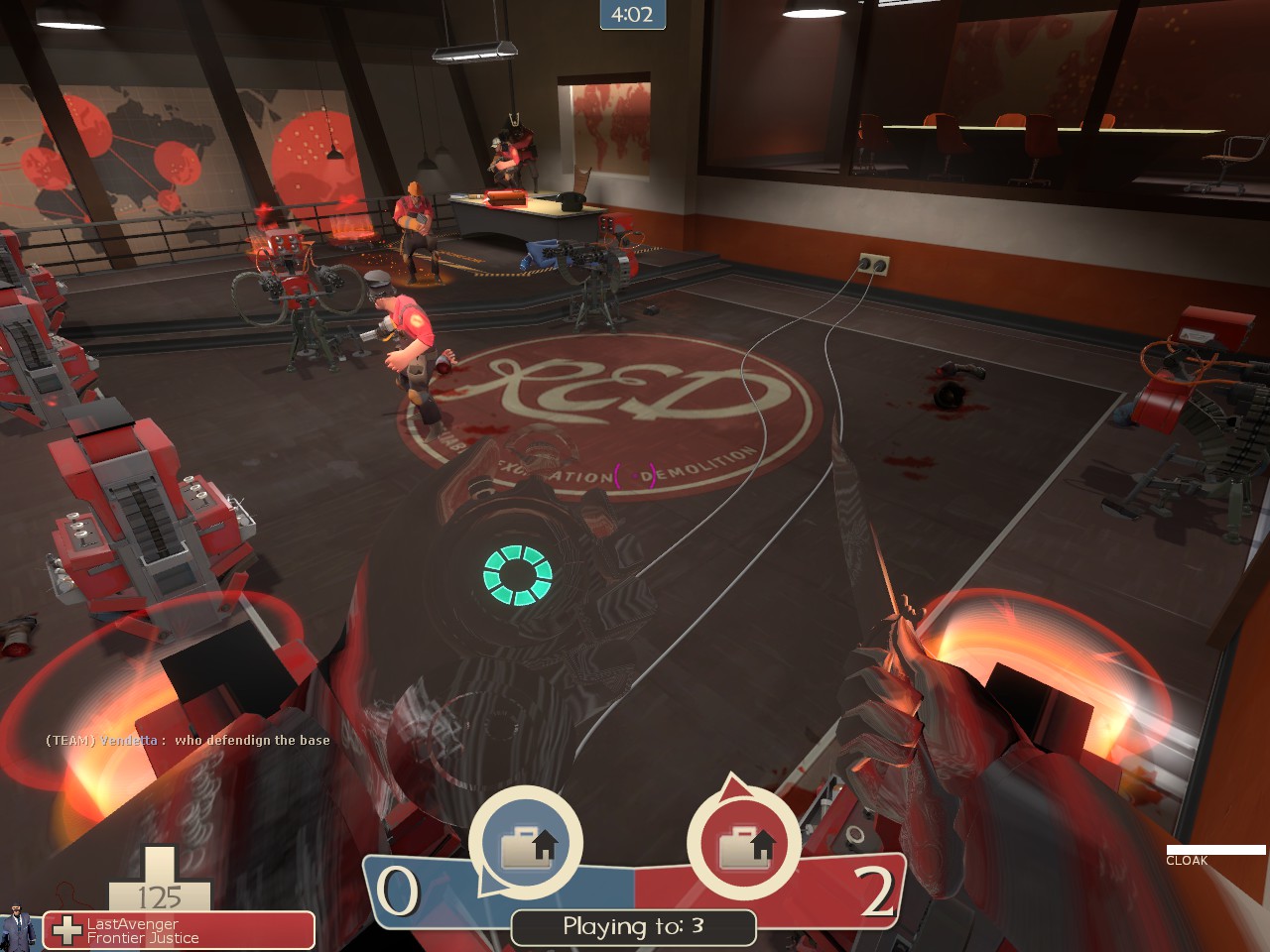Click the red team intelligence briefcase icon
The height and width of the screenshot is (952, 1270).
tap(743, 846)
